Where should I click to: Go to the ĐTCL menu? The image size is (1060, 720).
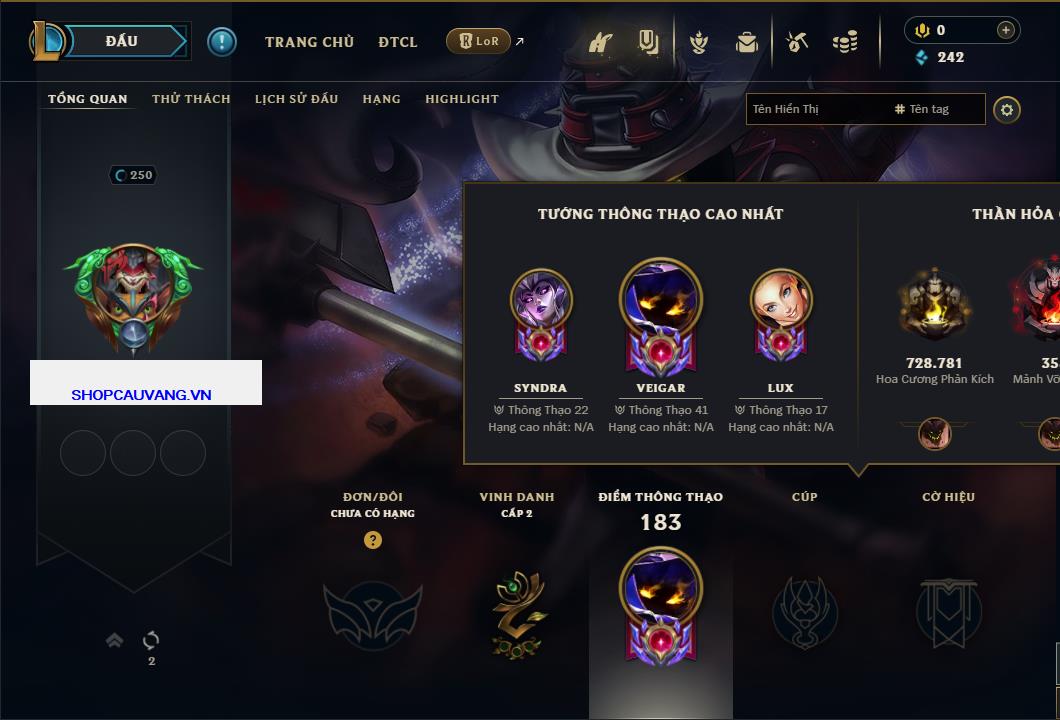click(398, 42)
